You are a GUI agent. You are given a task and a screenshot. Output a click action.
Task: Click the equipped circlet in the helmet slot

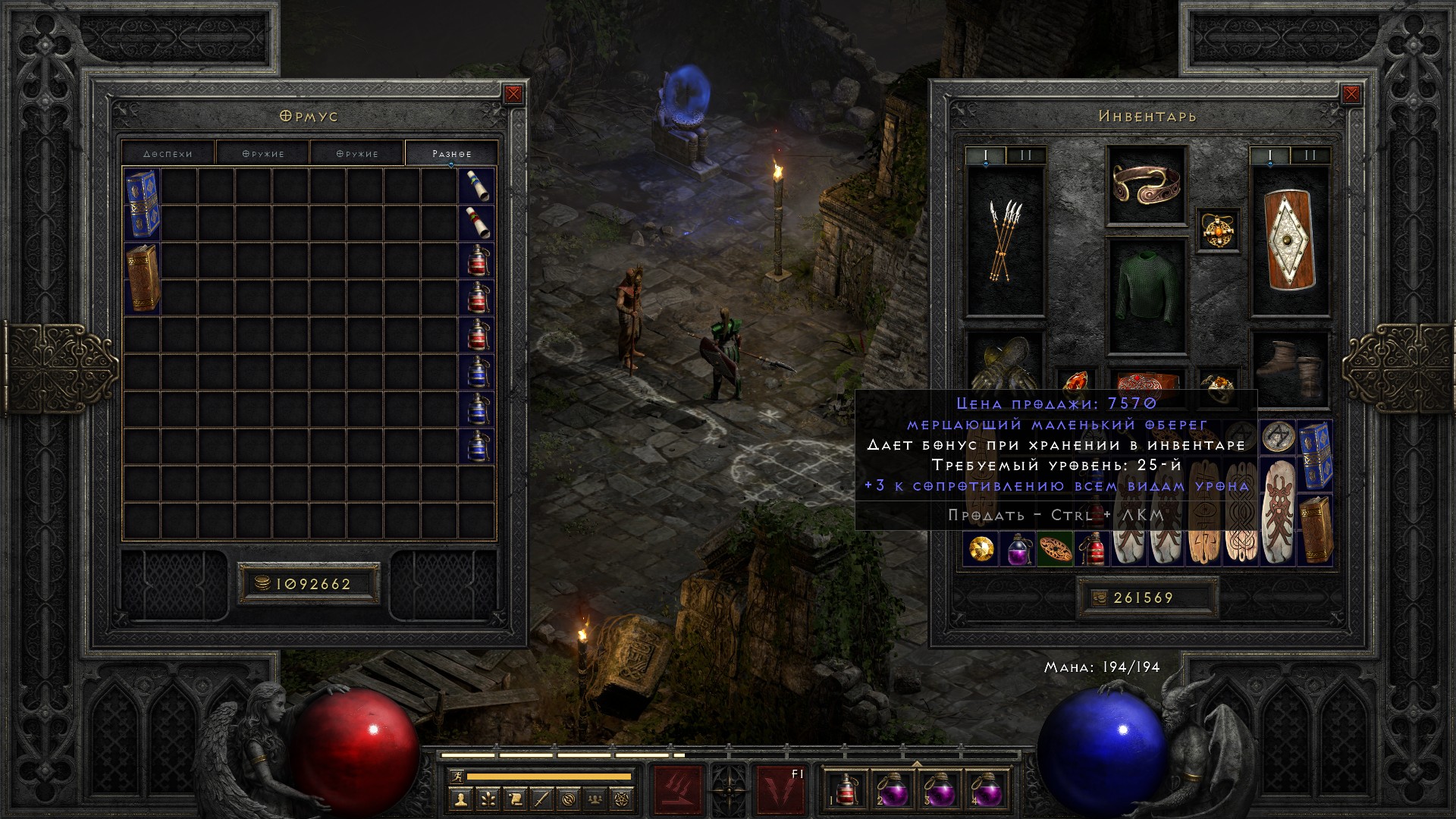pos(1146,185)
